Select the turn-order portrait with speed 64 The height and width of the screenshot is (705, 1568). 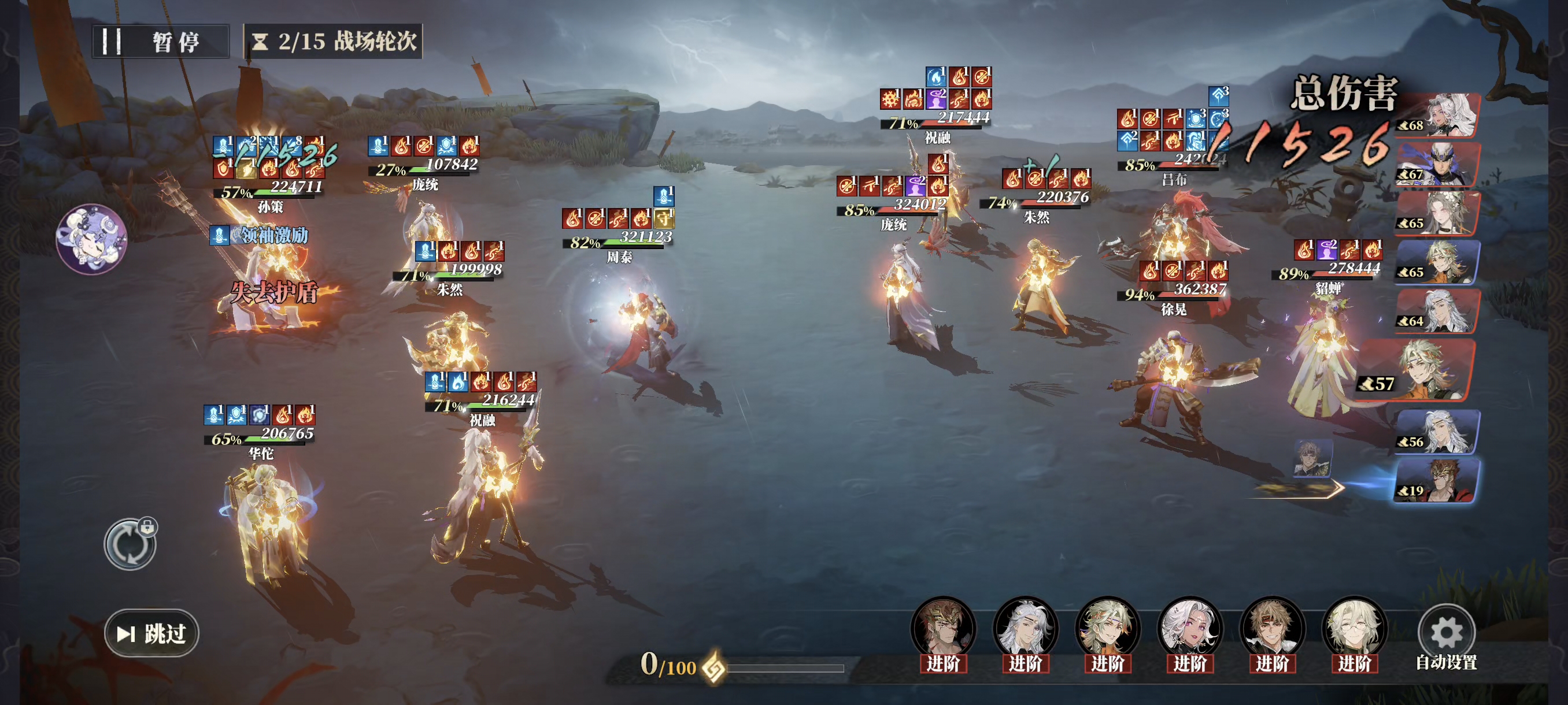pyautogui.click(x=1438, y=311)
